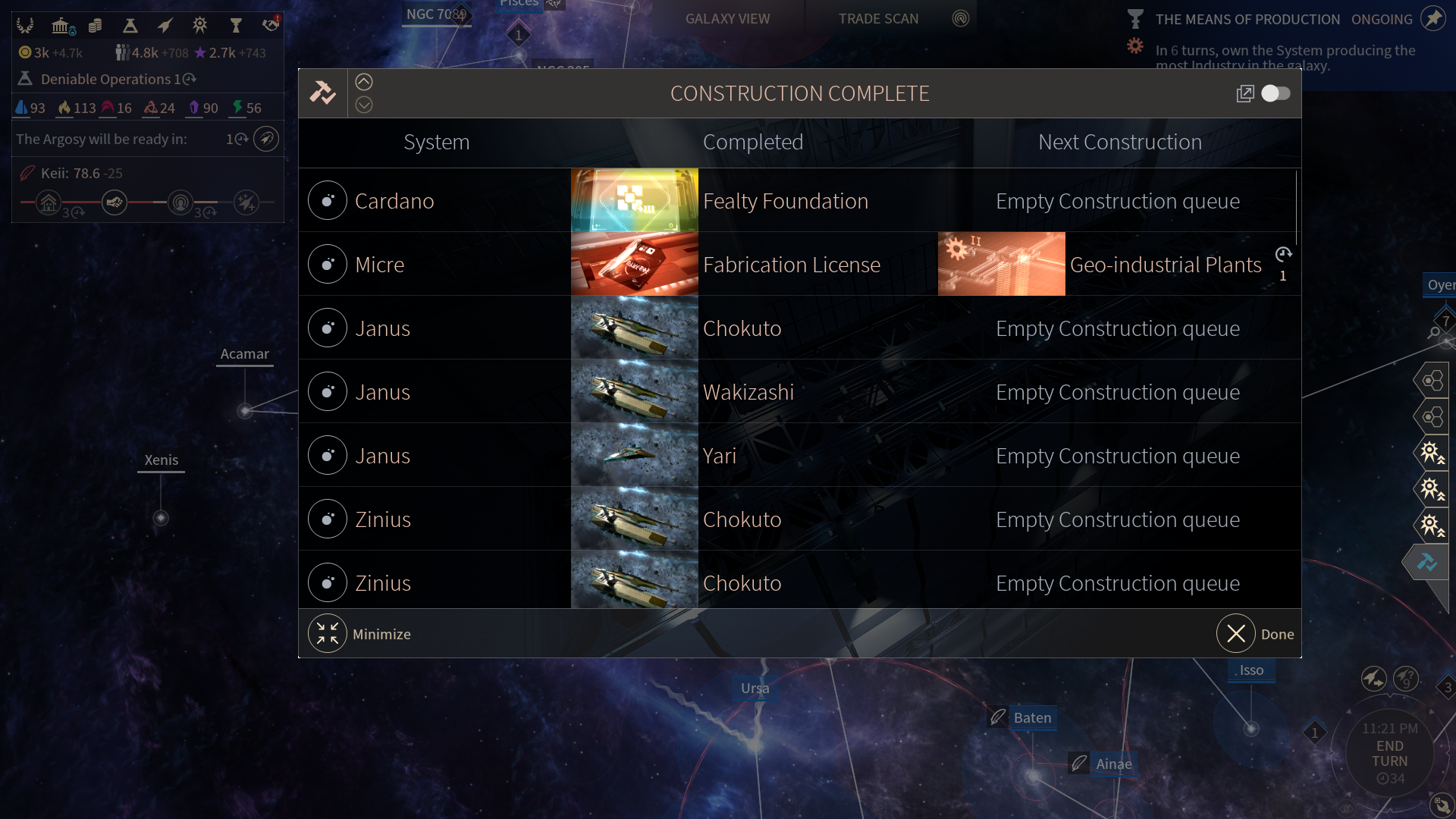Open the Trade Scan view

point(878,19)
